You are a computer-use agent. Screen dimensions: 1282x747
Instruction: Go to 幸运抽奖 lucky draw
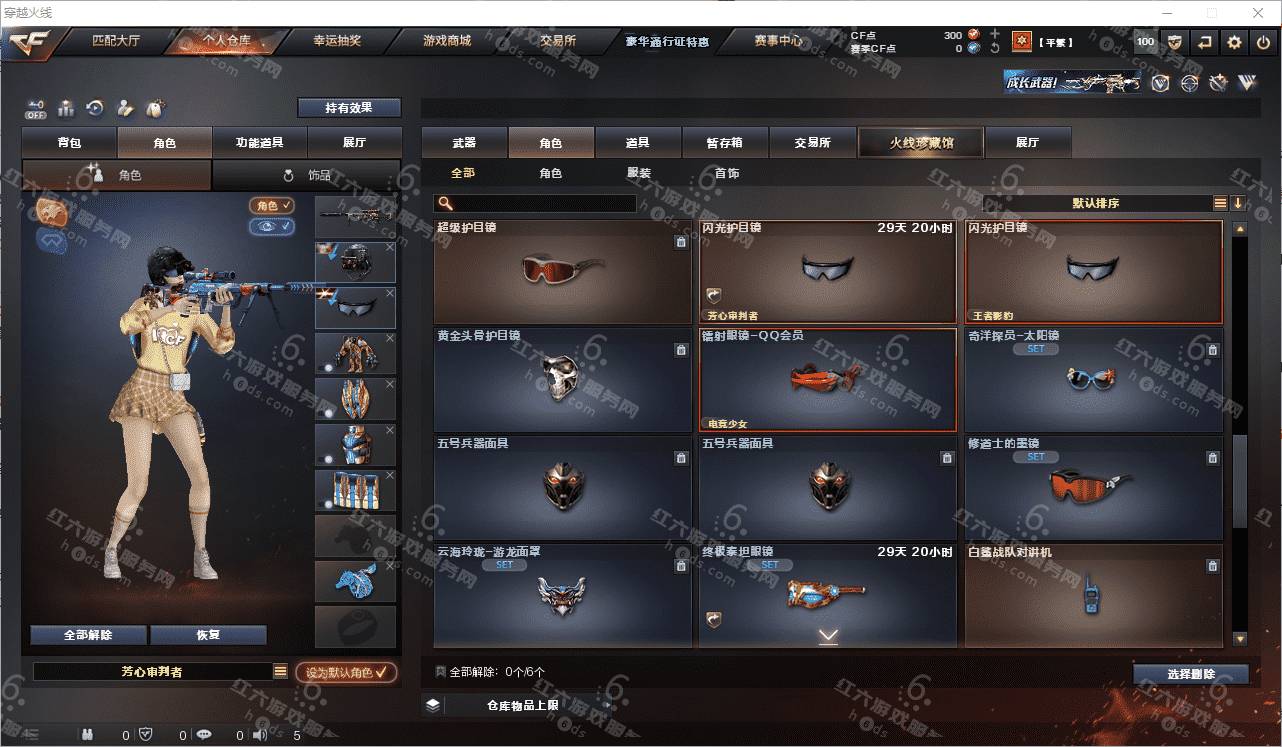click(336, 42)
